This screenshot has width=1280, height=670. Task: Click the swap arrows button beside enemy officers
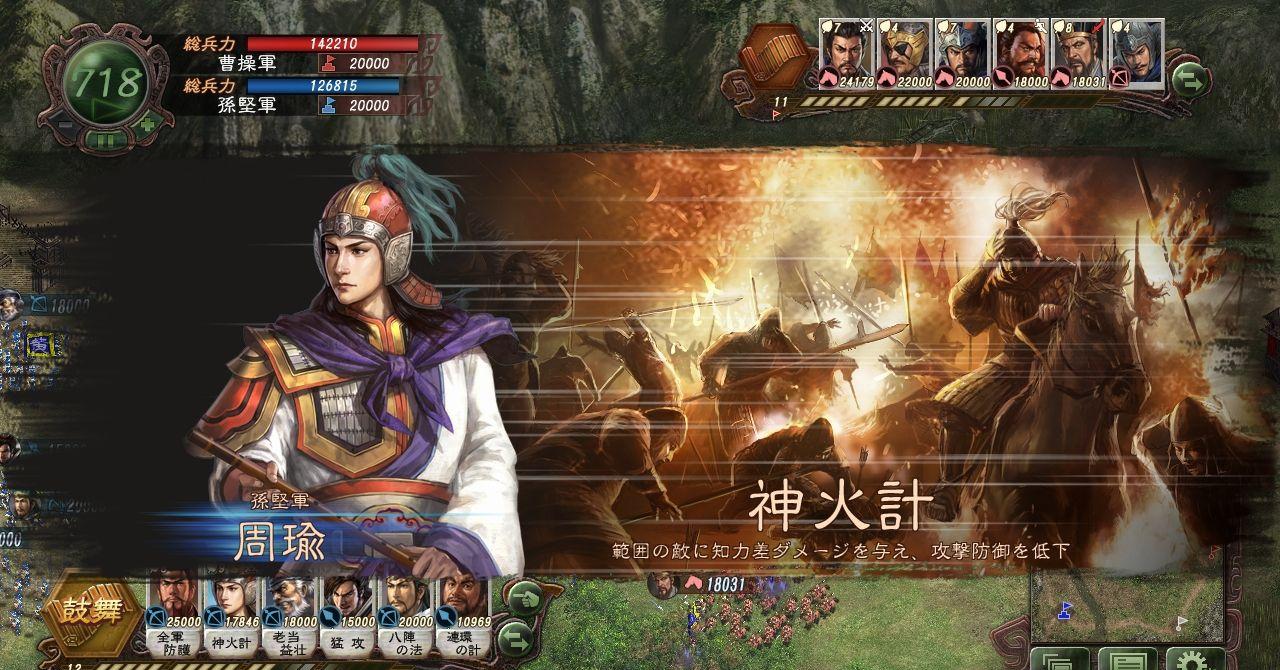tap(1190, 79)
